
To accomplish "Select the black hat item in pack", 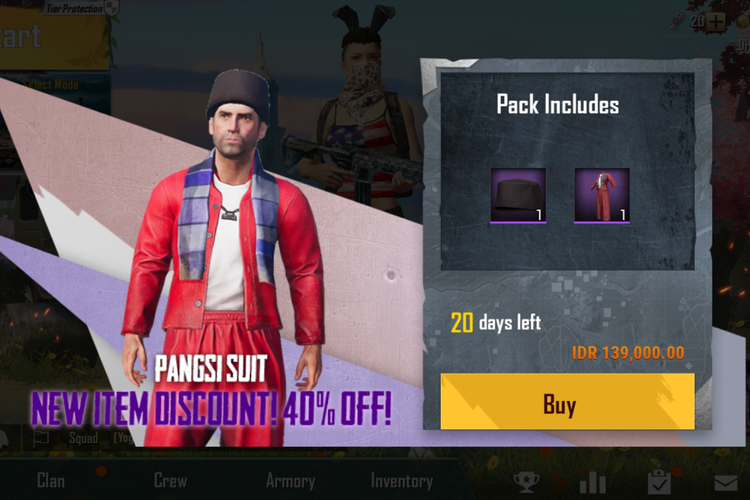I will pos(518,195).
